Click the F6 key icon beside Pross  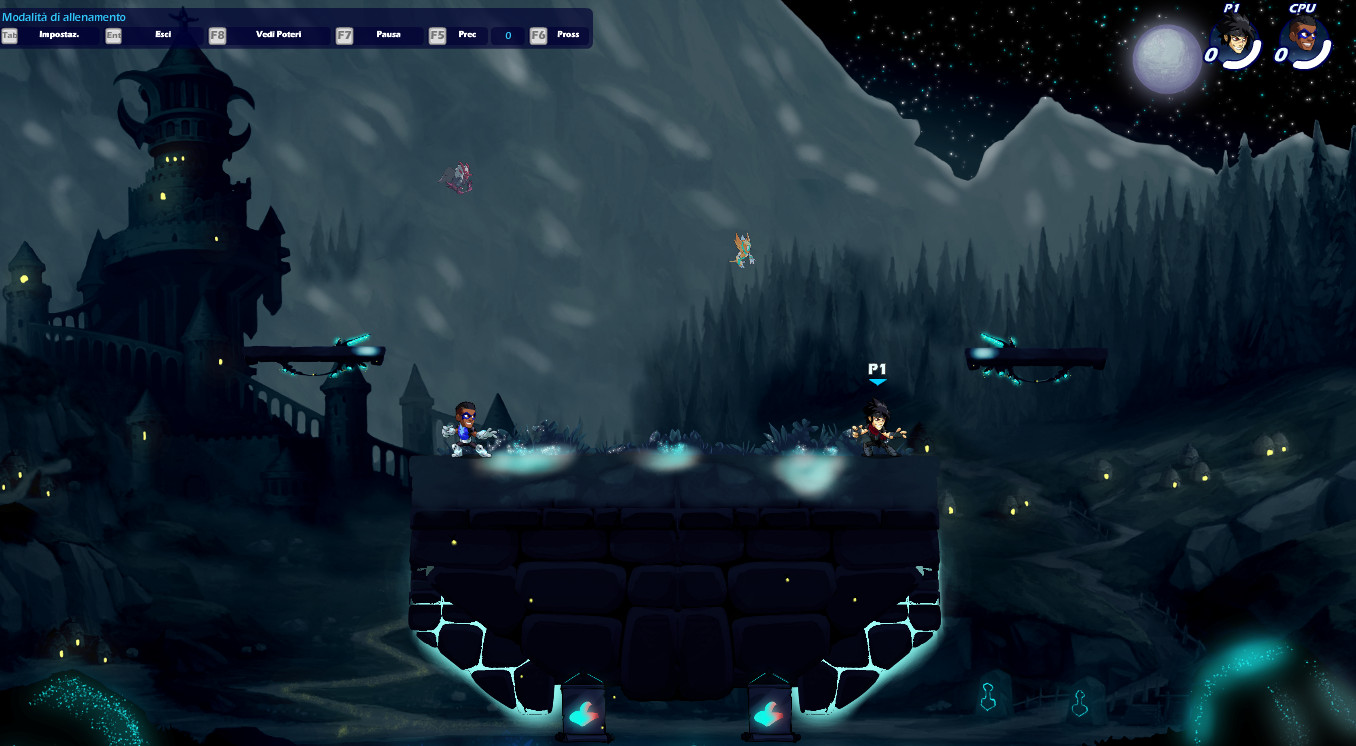[x=537, y=35]
